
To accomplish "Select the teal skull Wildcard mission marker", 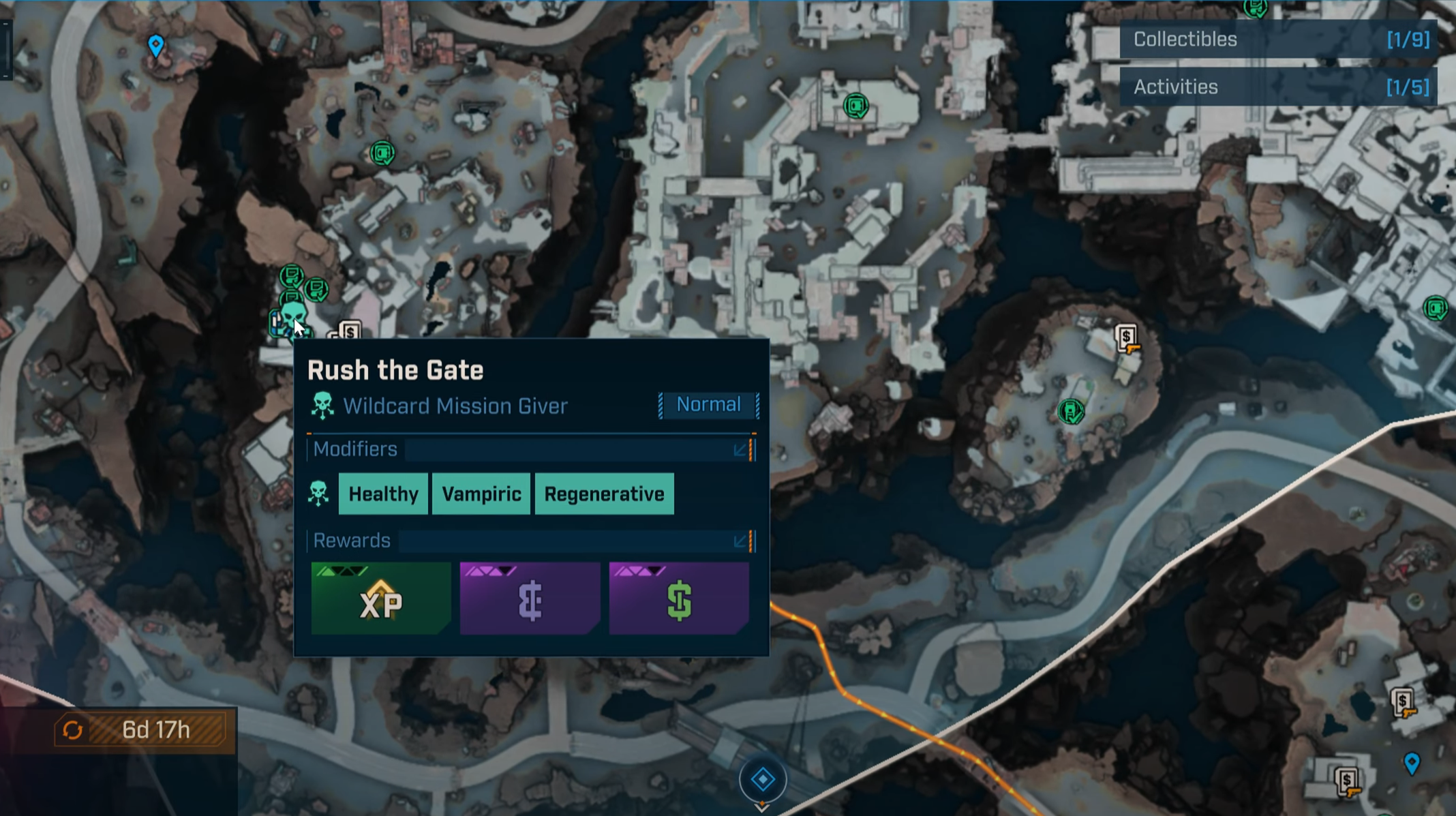I will (292, 314).
